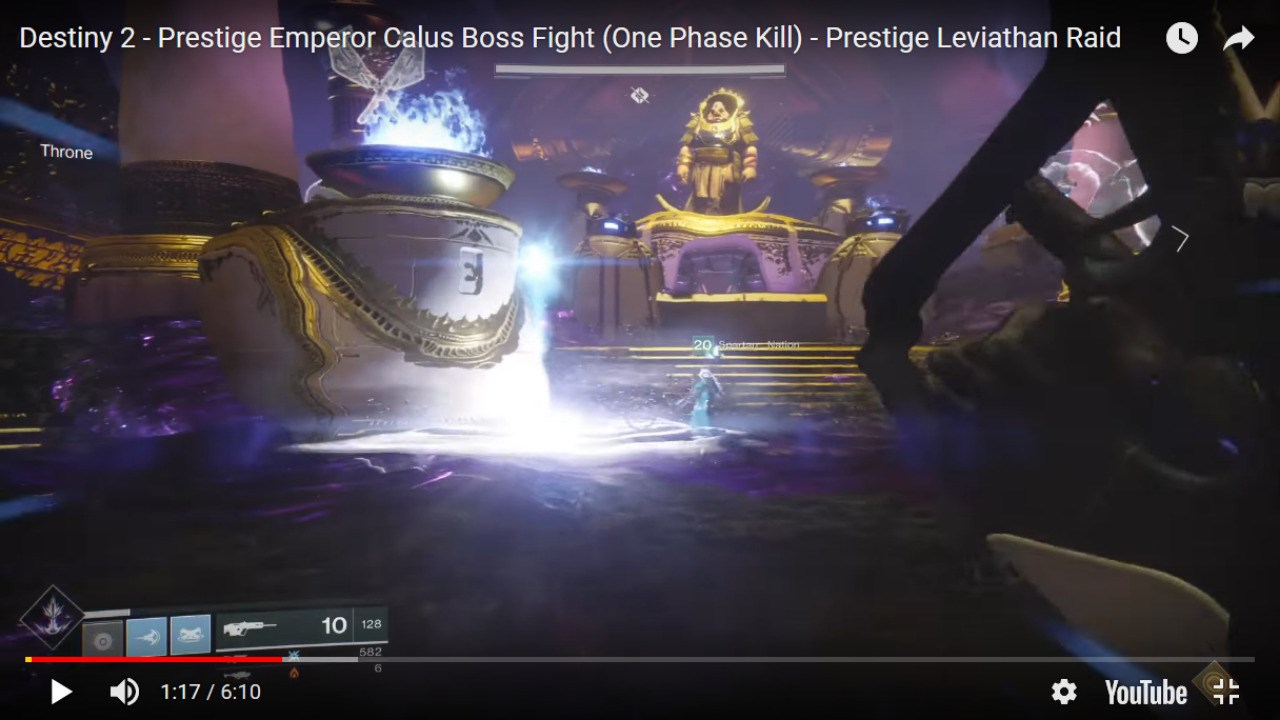Click the next video chevron arrow

pyautogui.click(x=1183, y=240)
